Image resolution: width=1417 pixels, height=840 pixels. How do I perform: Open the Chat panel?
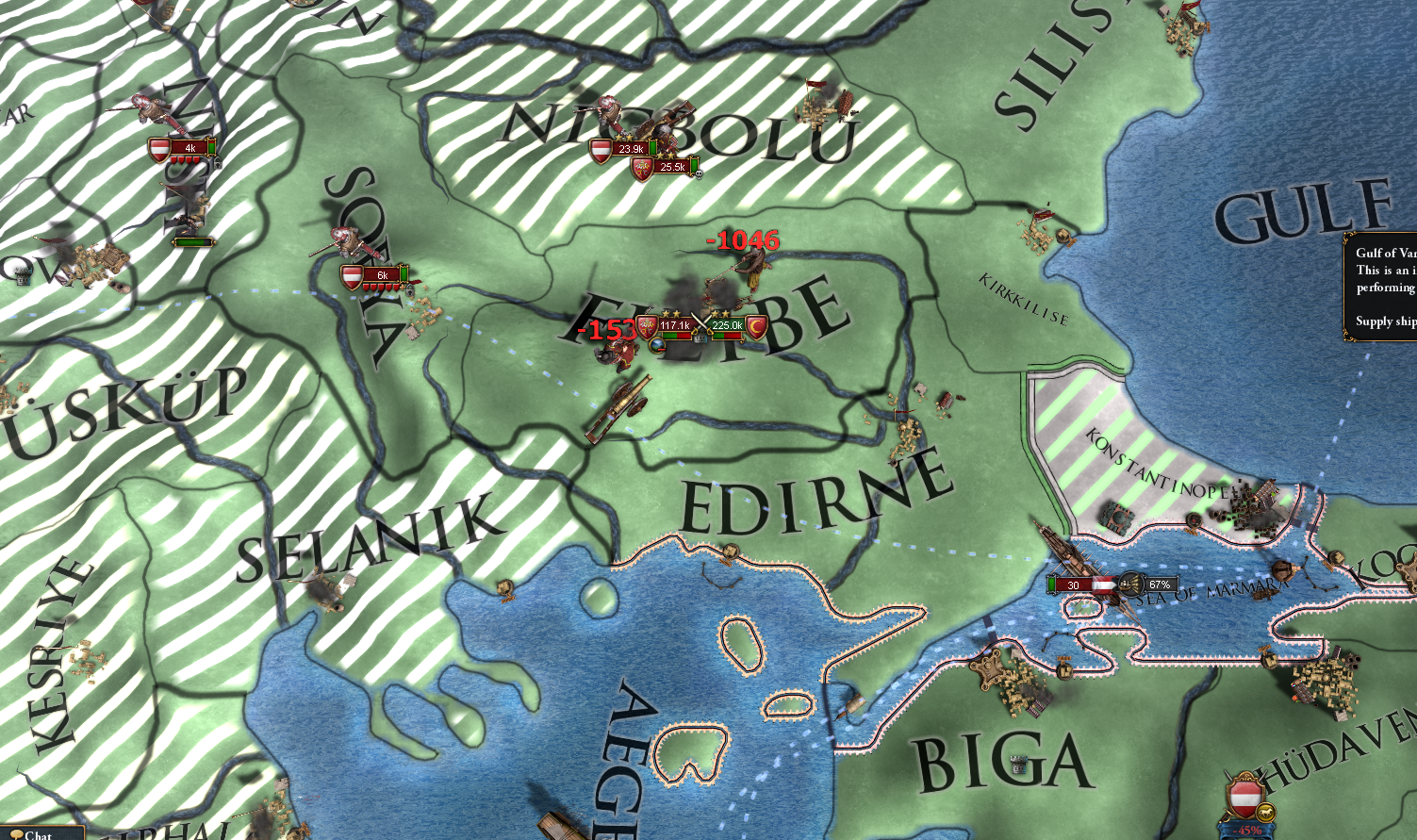[40, 833]
